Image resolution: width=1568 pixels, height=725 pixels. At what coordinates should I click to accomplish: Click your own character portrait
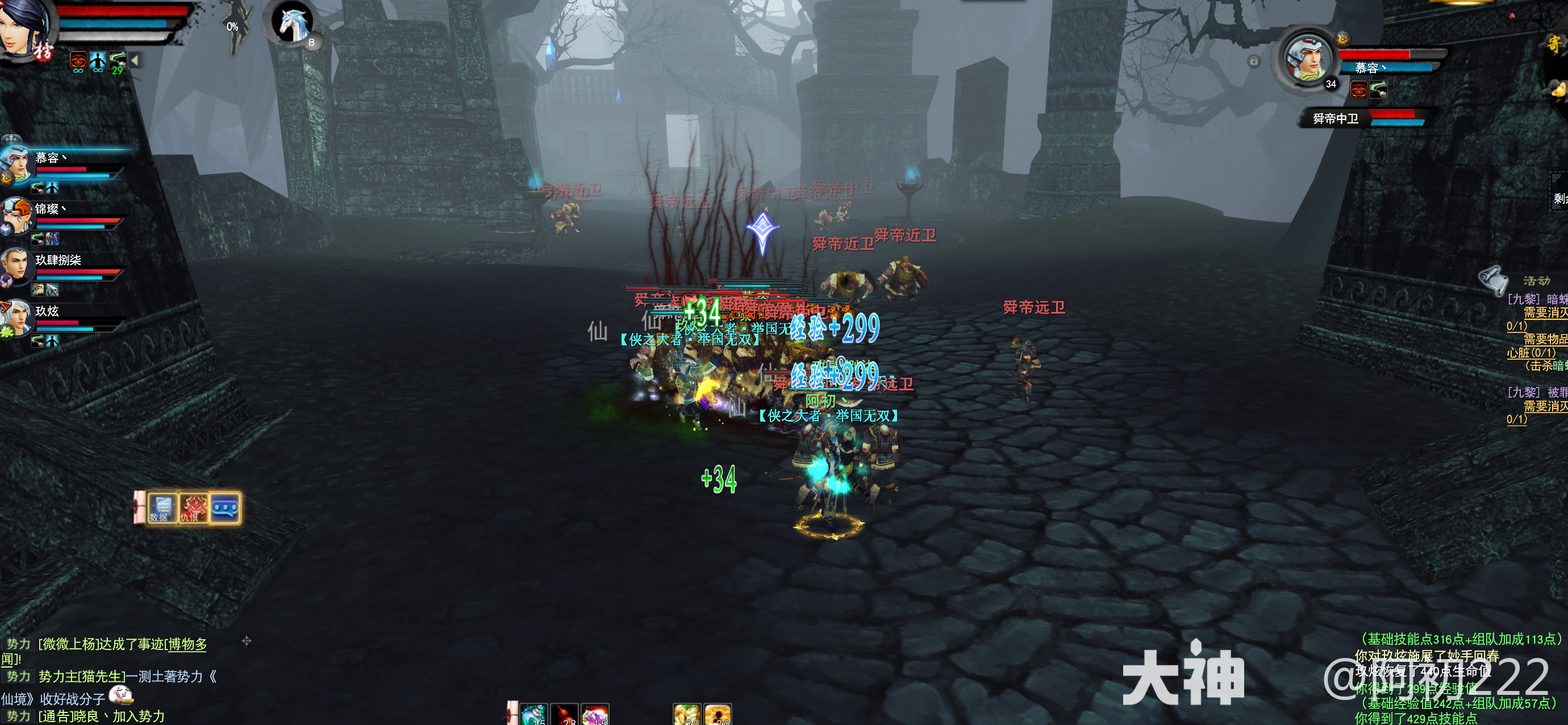(24, 27)
